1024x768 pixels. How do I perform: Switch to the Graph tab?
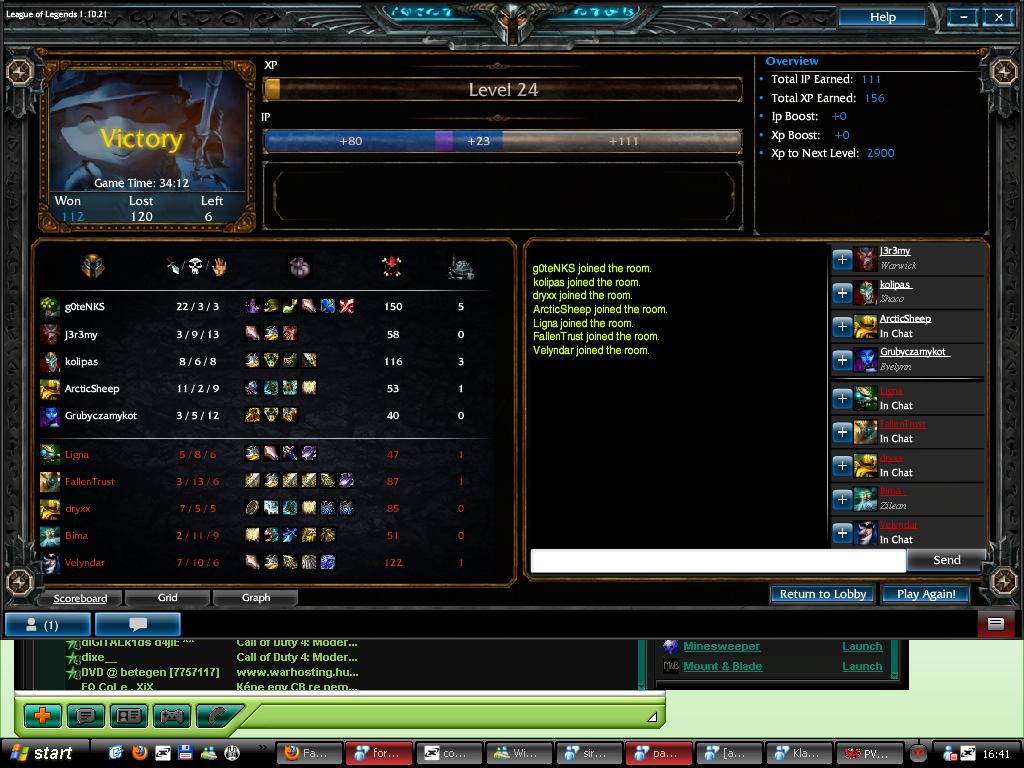[x=256, y=598]
